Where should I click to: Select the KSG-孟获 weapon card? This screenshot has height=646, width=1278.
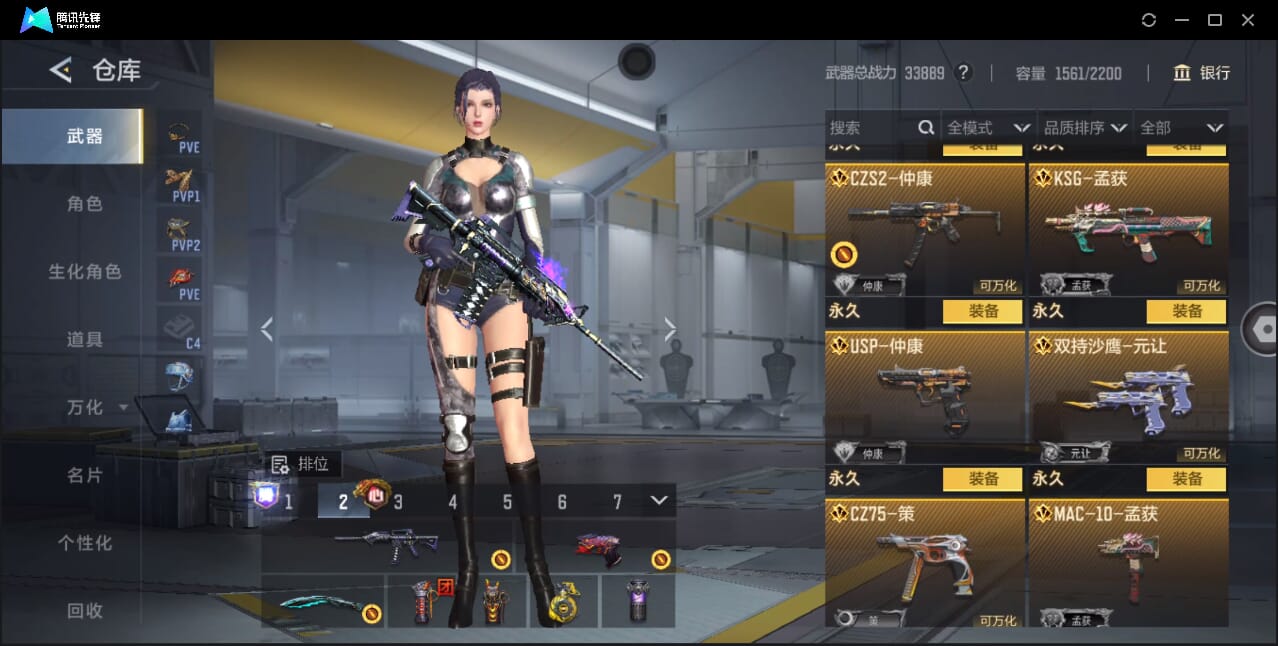[1128, 230]
